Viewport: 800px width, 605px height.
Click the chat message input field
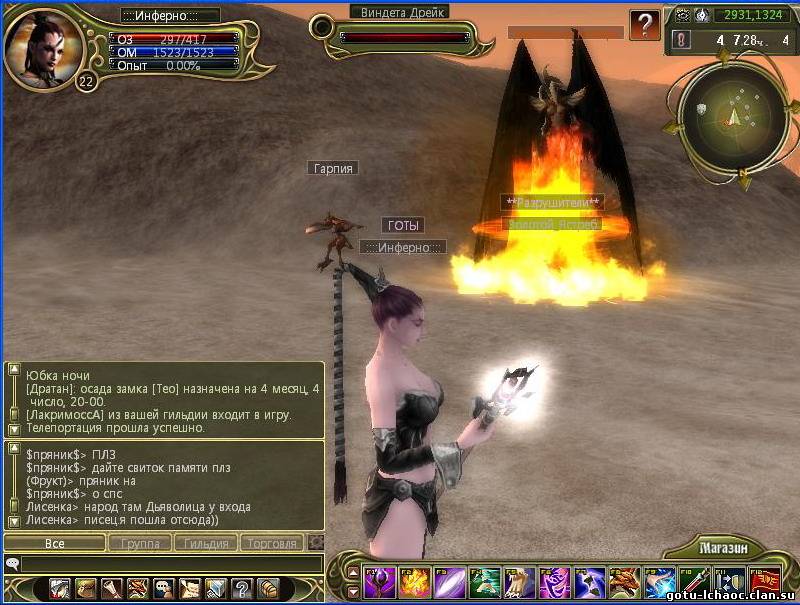(x=170, y=564)
